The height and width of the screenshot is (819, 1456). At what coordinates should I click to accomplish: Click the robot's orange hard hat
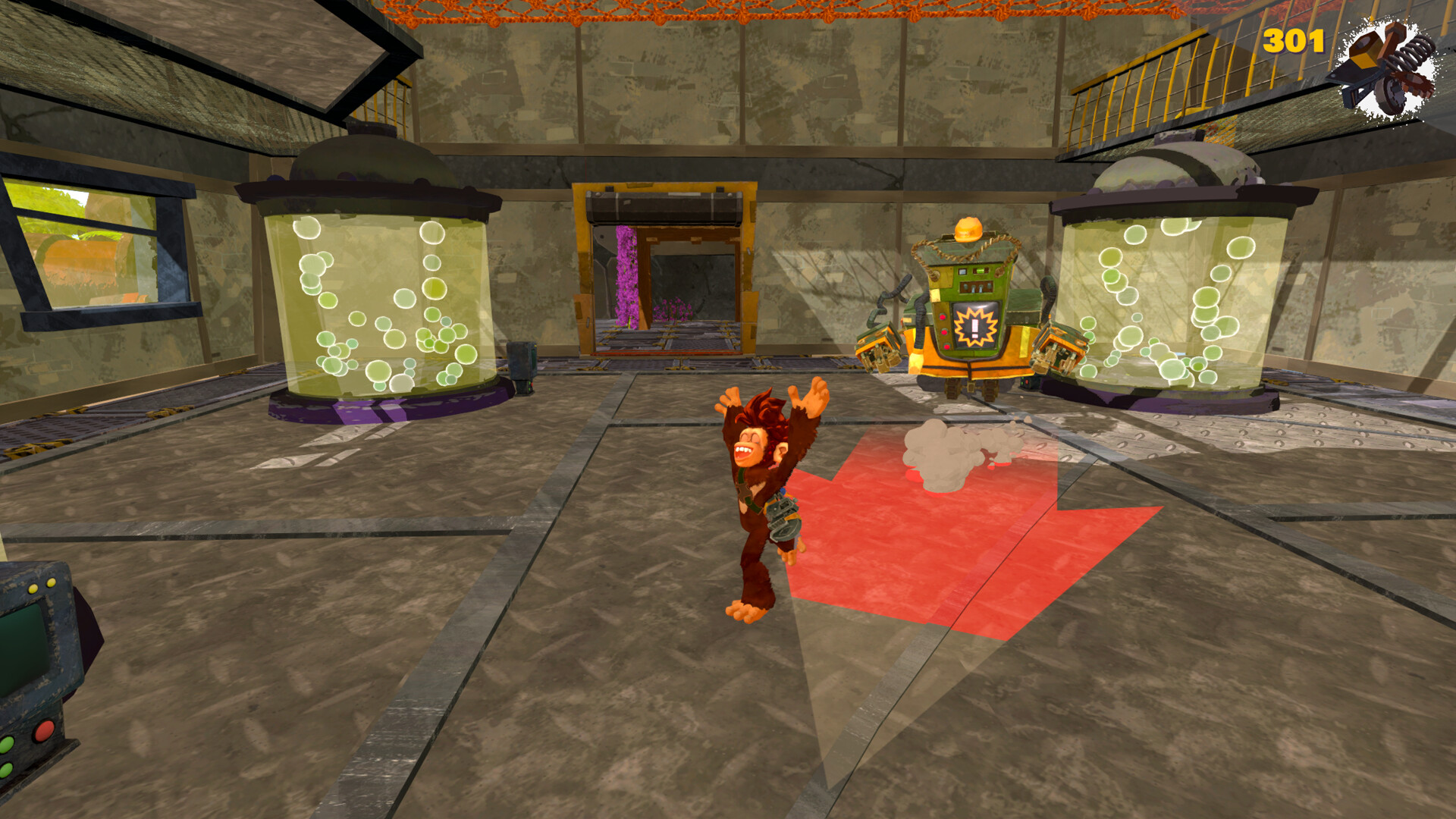tap(968, 227)
